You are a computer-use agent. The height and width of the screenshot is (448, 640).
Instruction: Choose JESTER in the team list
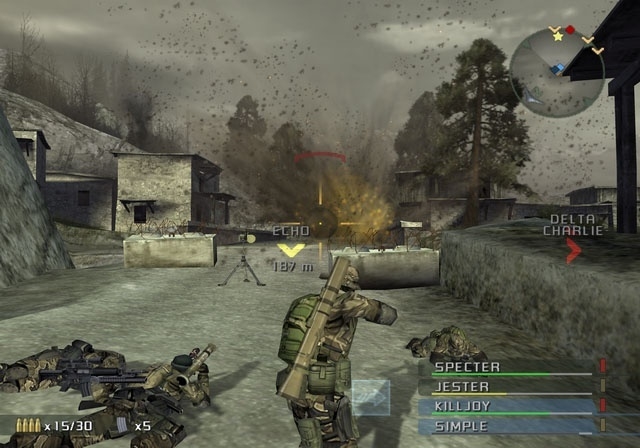pyautogui.click(x=512, y=387)
